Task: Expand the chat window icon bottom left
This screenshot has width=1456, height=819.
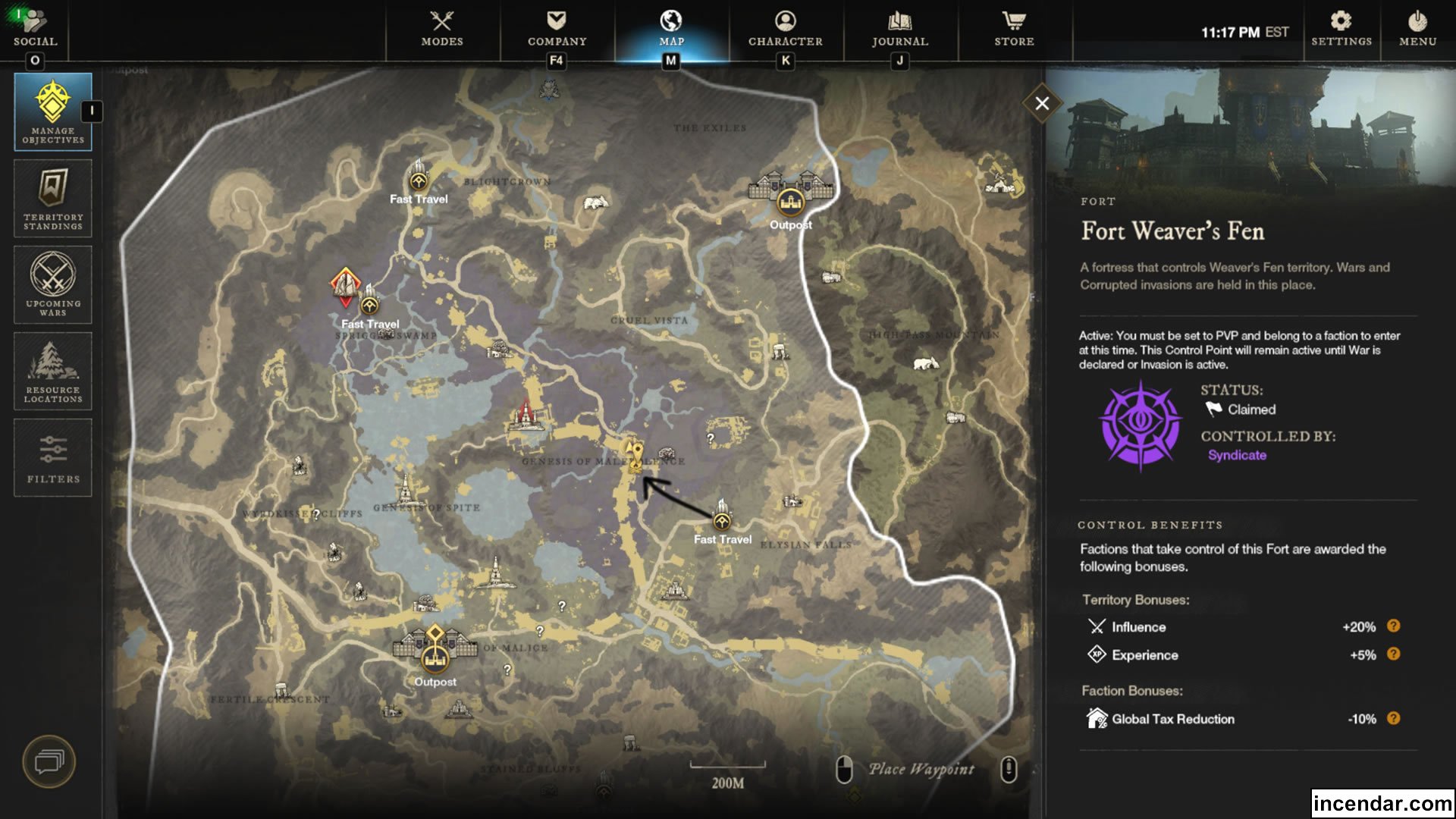Action: point(50,761)
